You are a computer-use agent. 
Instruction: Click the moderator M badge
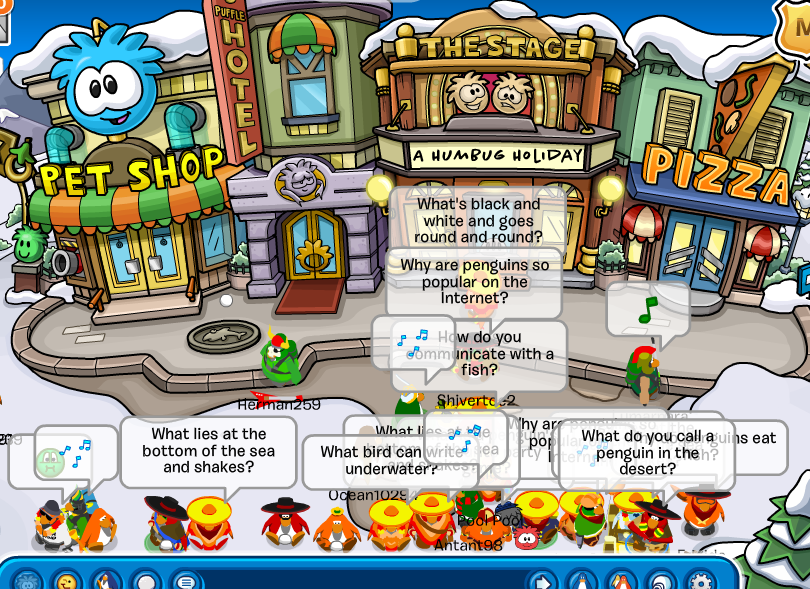pos(796,22)
